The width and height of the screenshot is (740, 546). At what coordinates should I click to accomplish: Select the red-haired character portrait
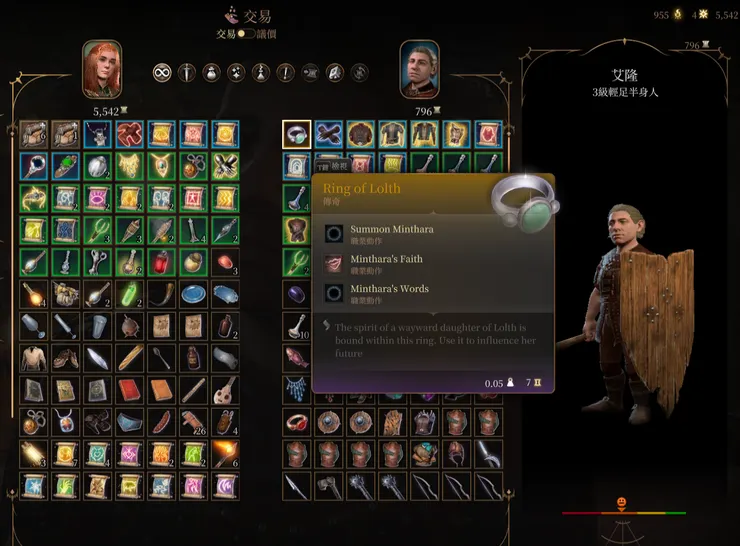pyautogui.click(x=102, y=68)
